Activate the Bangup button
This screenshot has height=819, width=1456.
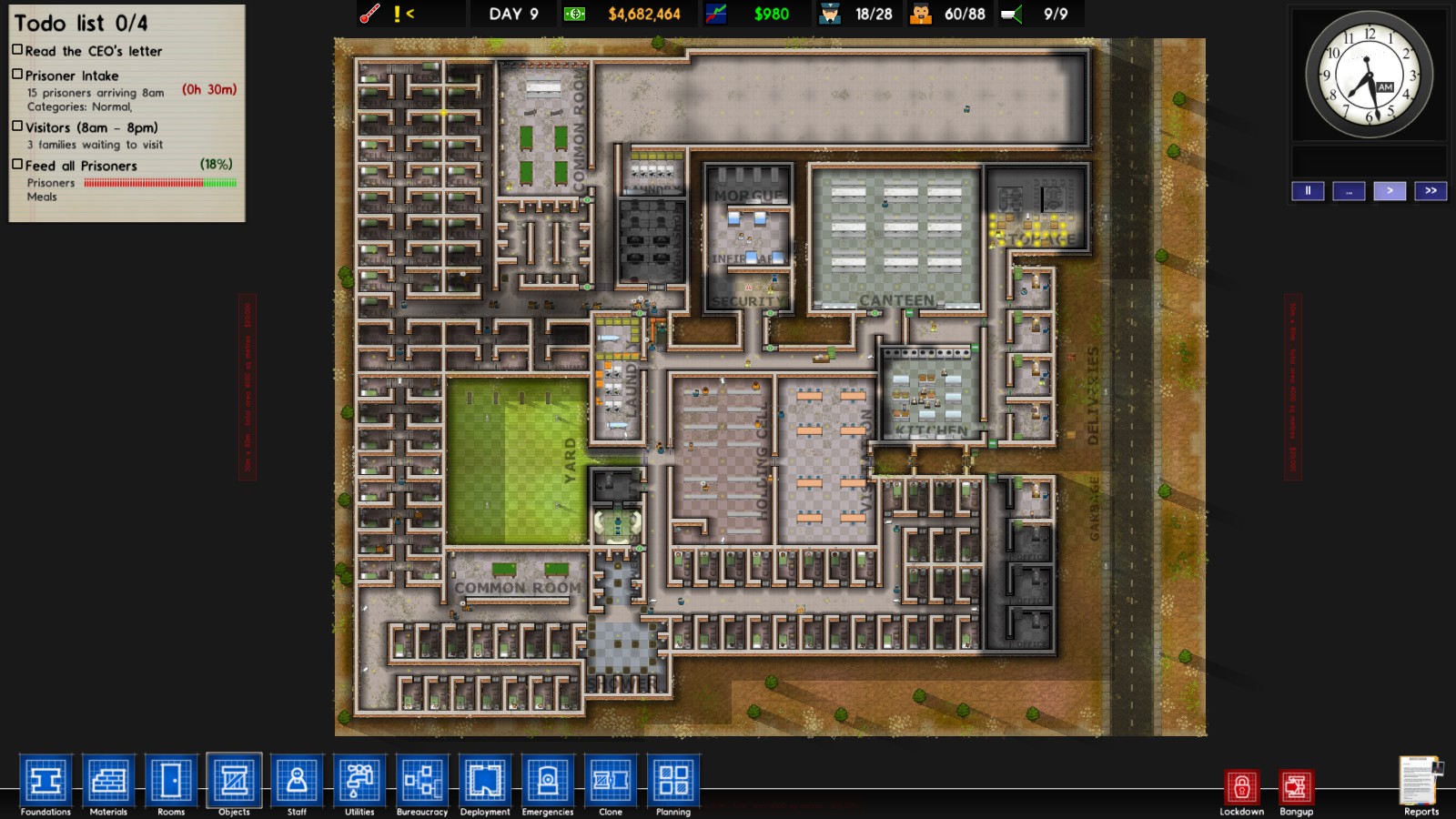1296,787
